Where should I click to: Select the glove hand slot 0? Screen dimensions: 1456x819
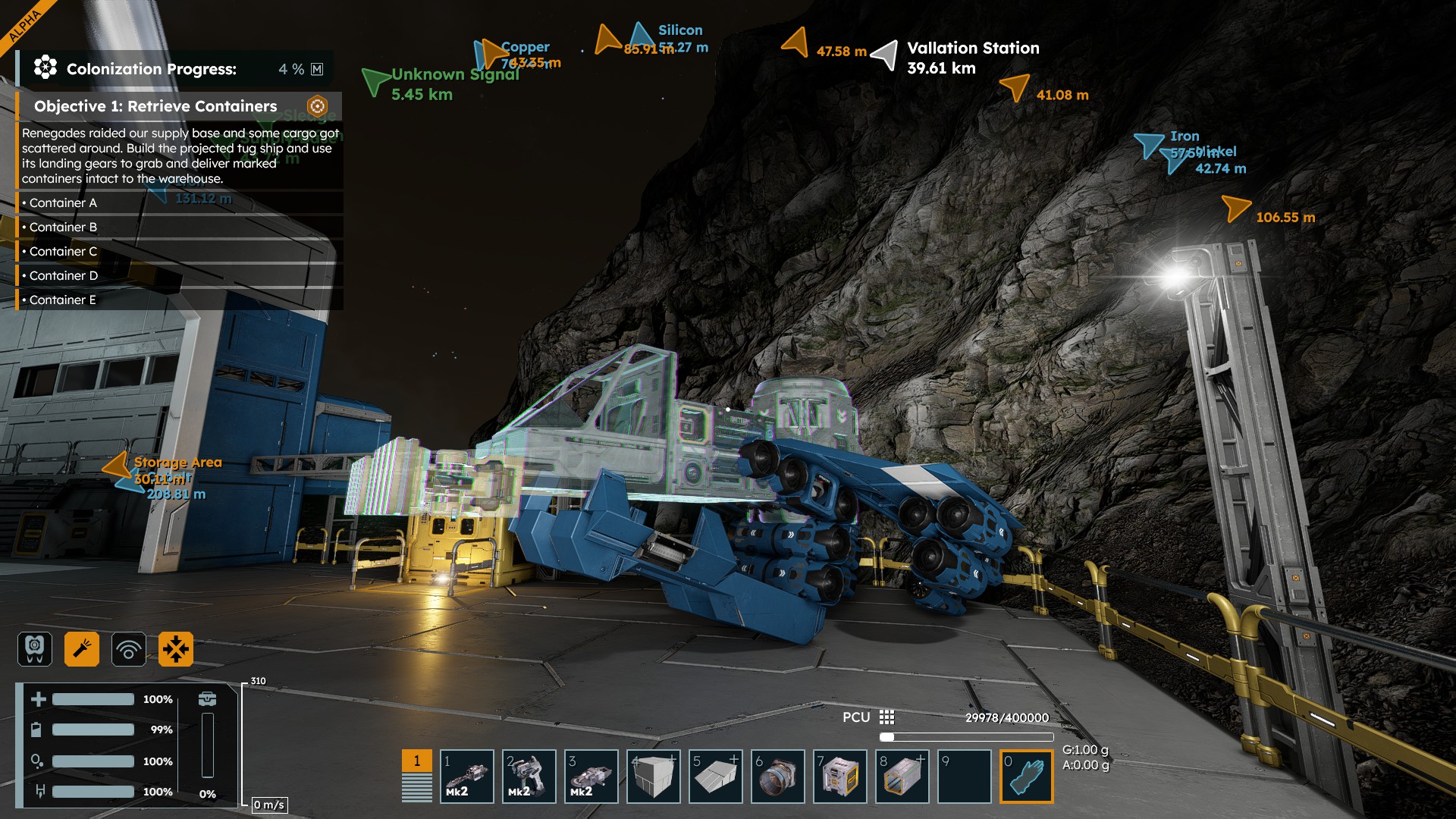tap(1026, 776)
